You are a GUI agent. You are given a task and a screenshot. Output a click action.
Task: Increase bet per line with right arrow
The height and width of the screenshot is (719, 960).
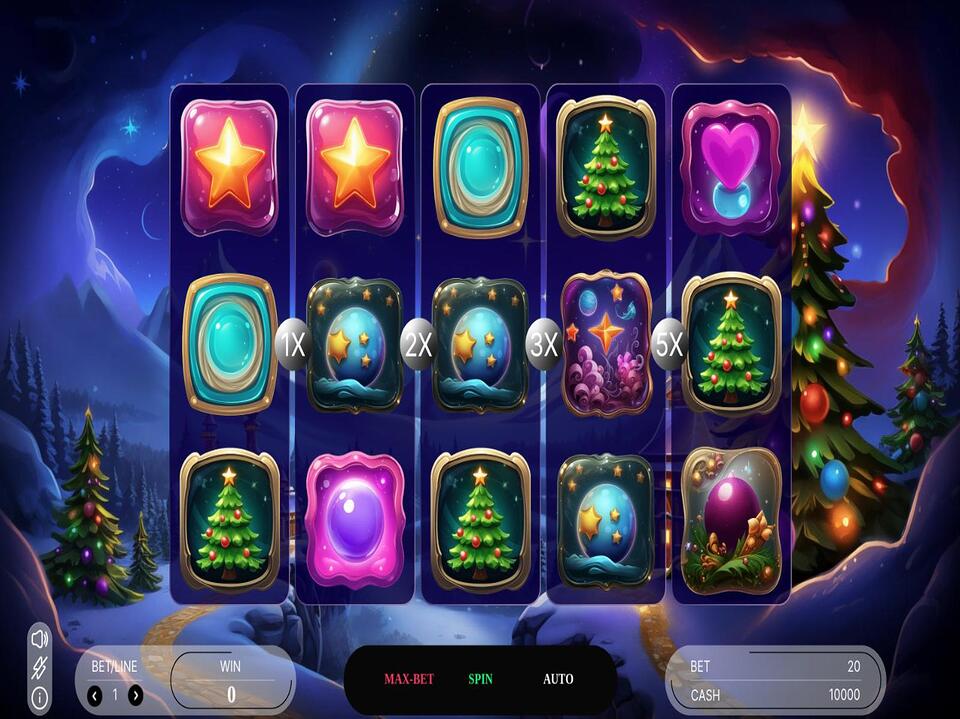[136, 695]
